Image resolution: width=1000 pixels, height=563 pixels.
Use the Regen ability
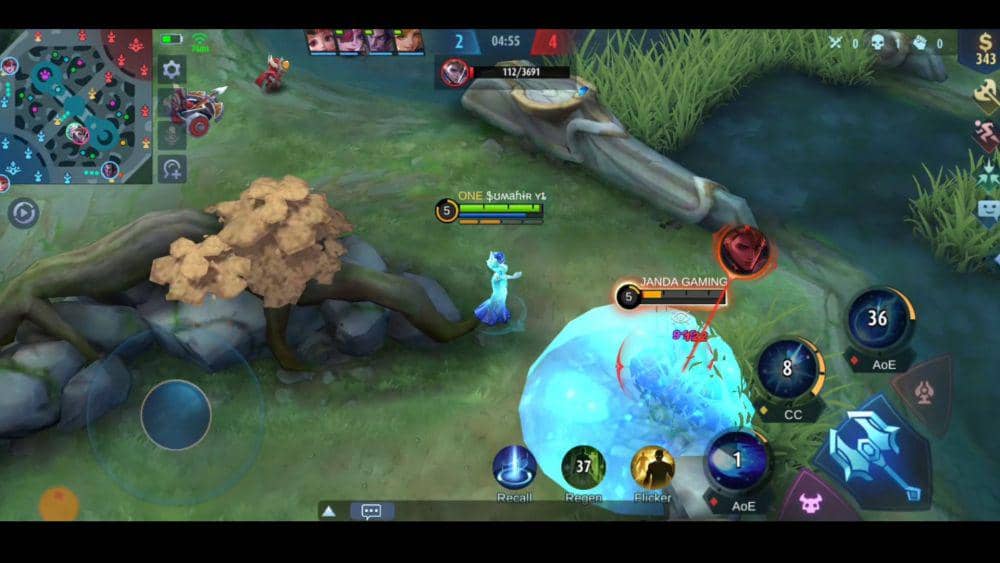(x=583, y=467)
